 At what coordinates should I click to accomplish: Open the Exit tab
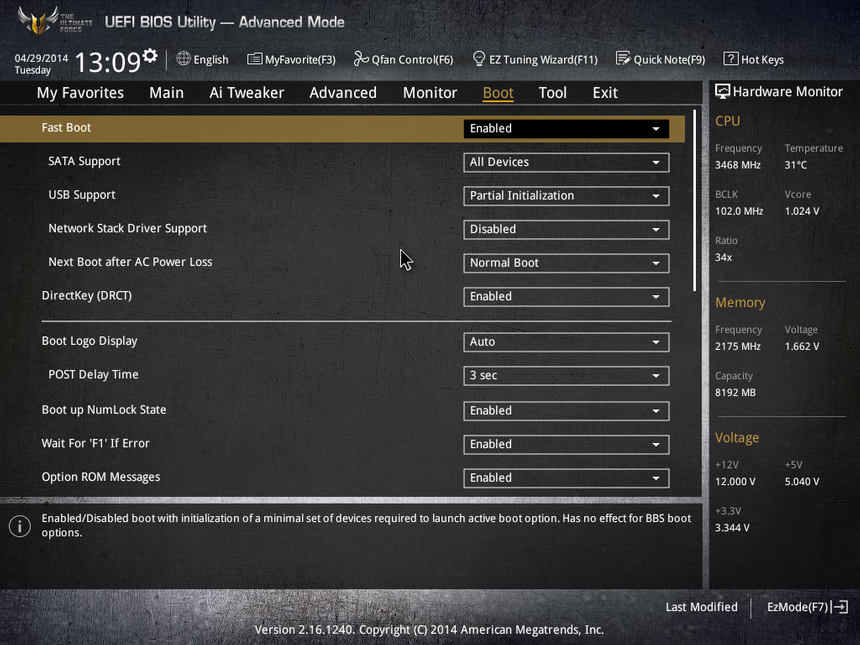[x=605, y=93]
